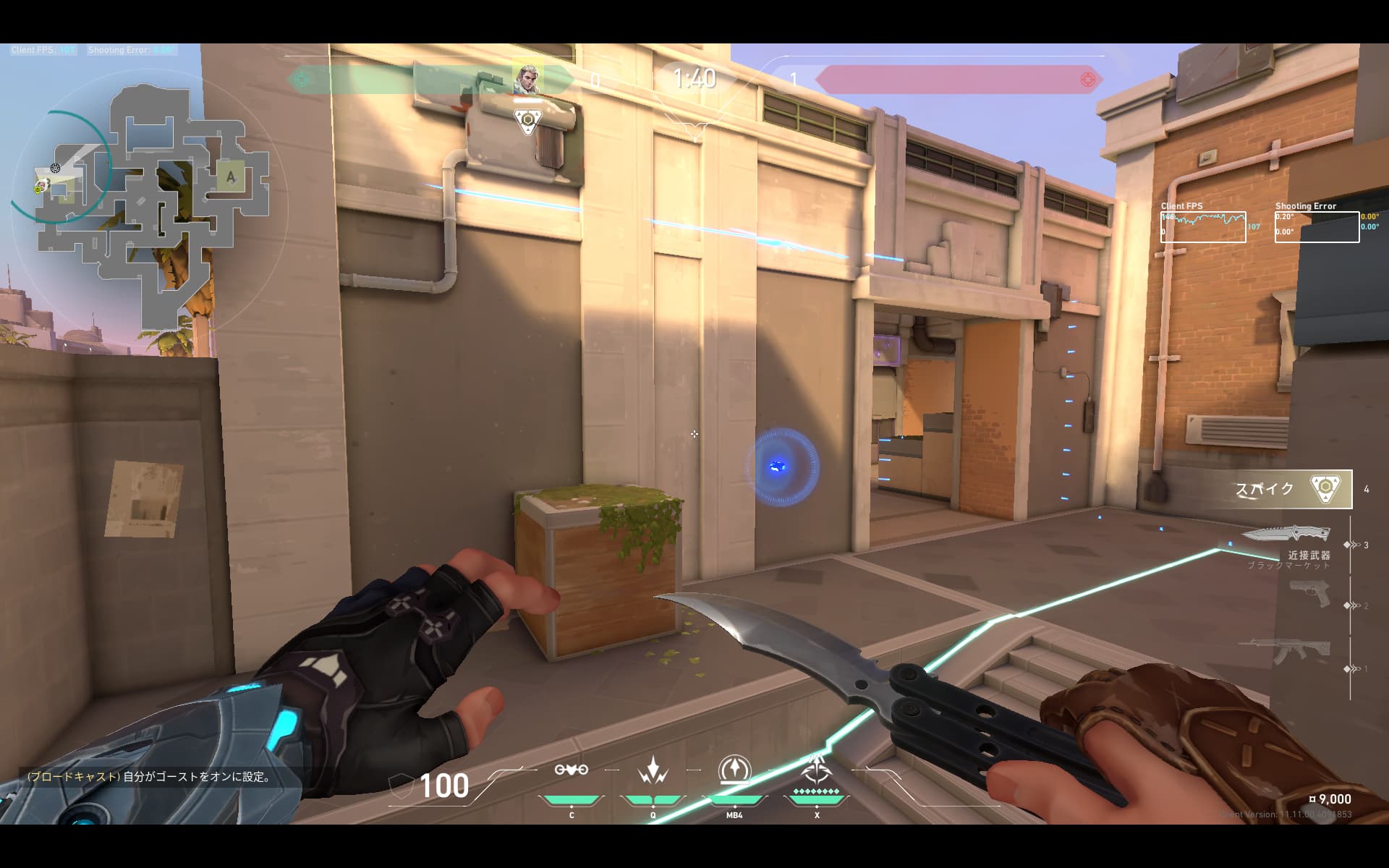Trigger the Hunter's Fury ultimate icon
Viewport: 1389px width, 868px height.
pos(816,770)
